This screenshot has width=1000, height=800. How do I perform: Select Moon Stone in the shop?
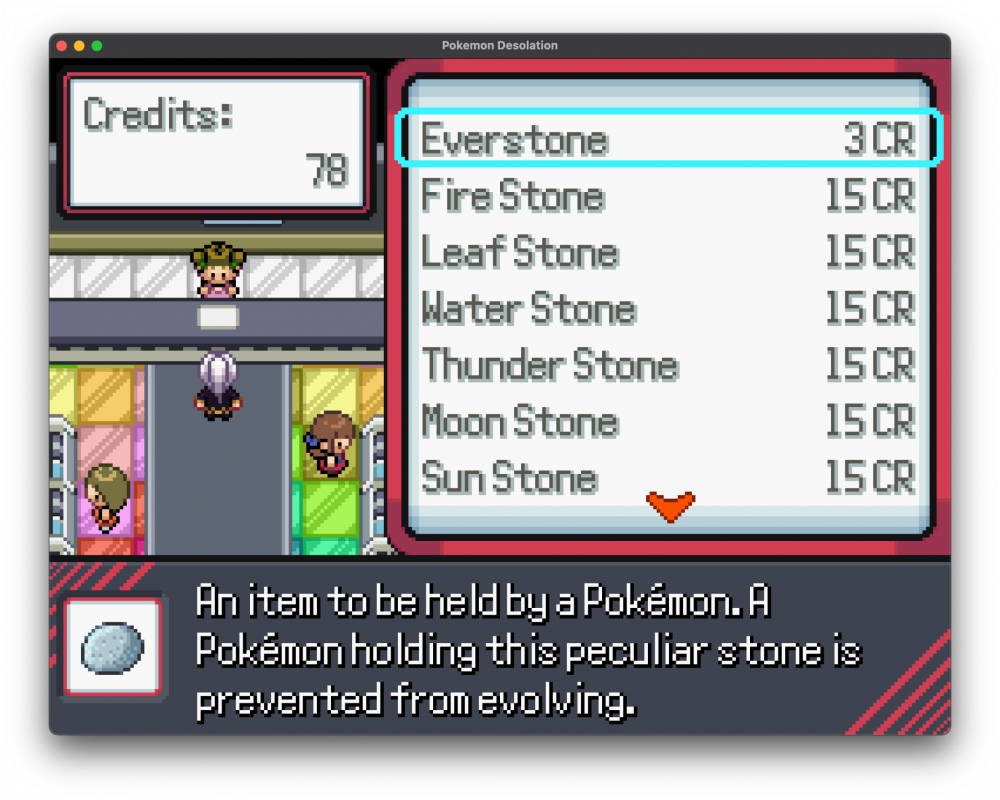pyautogui.click(x=667, y=422)
